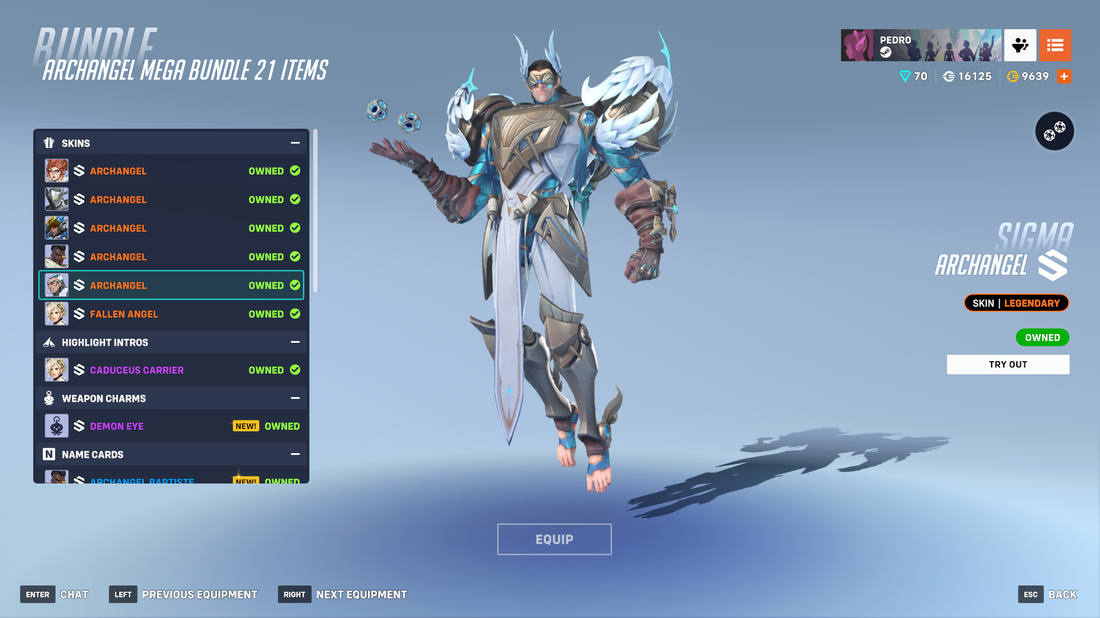Collapse the Highlight Intros section
The image size is (1100, 618).
[295, 342]
